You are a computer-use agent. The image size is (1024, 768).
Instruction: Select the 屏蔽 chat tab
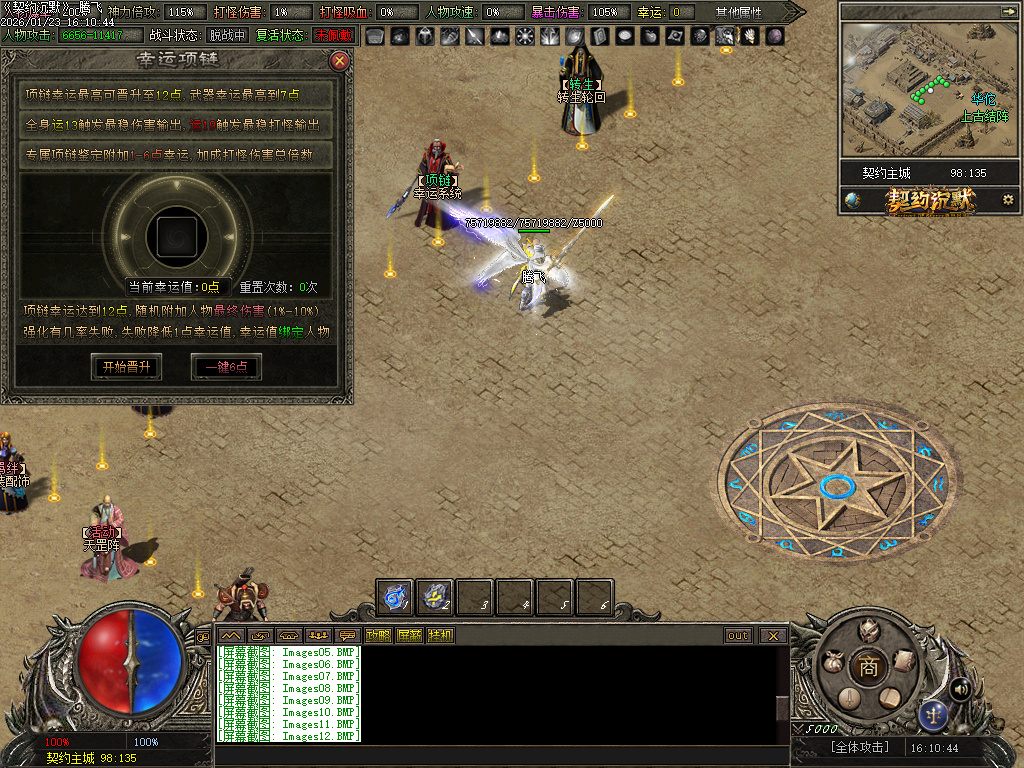pyautogui.click(x=409, y=635)
